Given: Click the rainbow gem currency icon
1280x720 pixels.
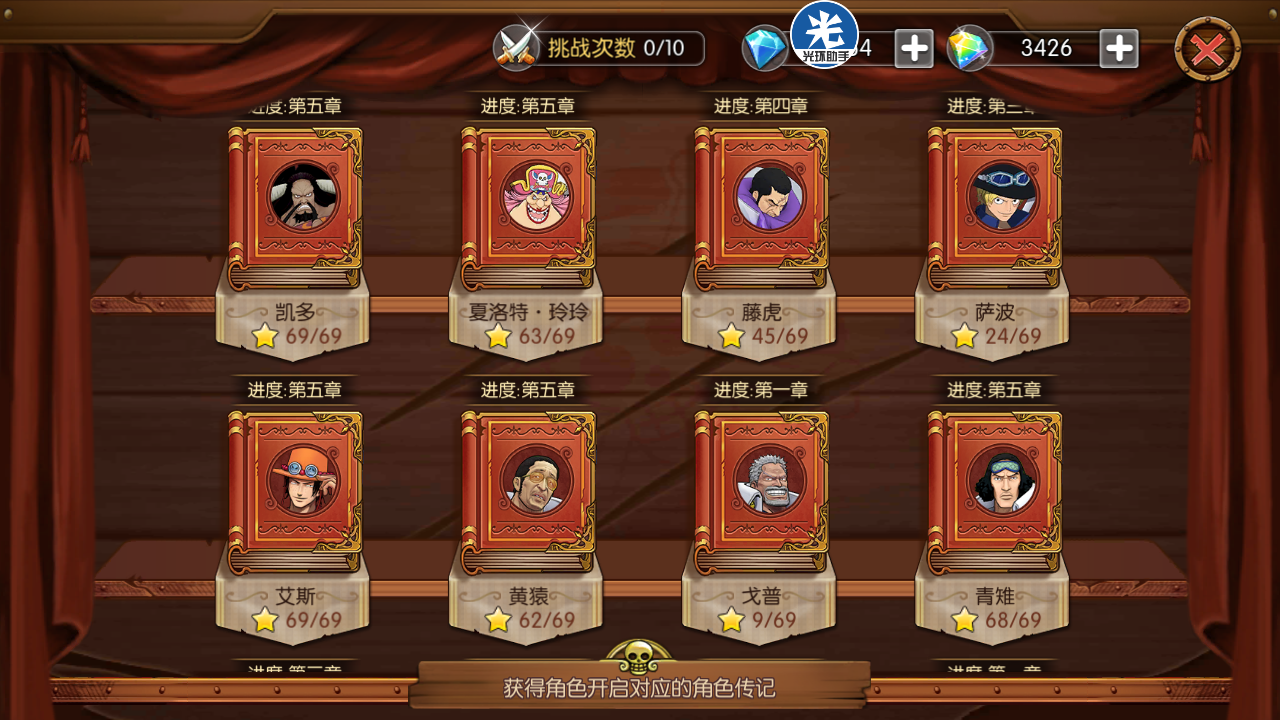Looking at the screenshot, I should [x=969, y=48].
